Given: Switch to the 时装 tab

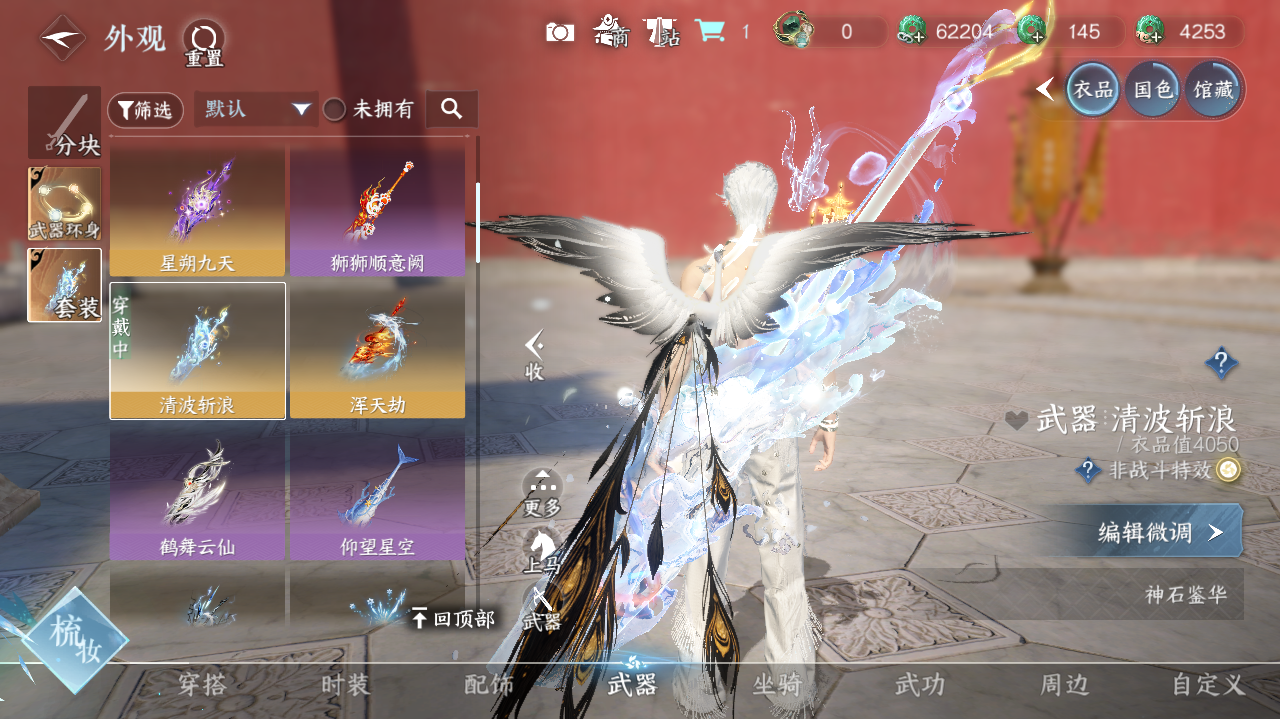Looking at the screenshot, I should [x=345, y=685].
